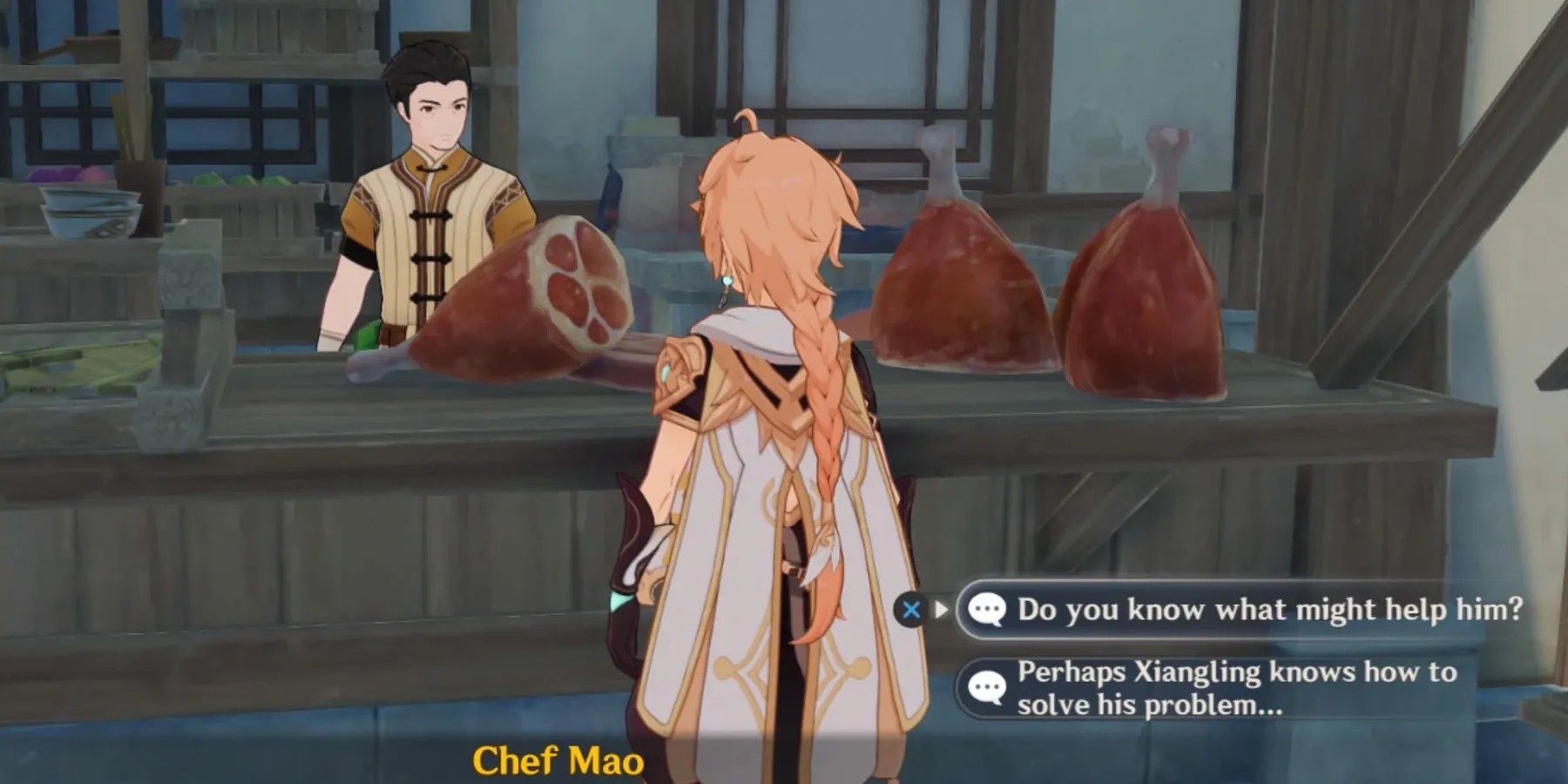
Task: Click the white arrow indicator next to the X
Action: click(941, 610)
